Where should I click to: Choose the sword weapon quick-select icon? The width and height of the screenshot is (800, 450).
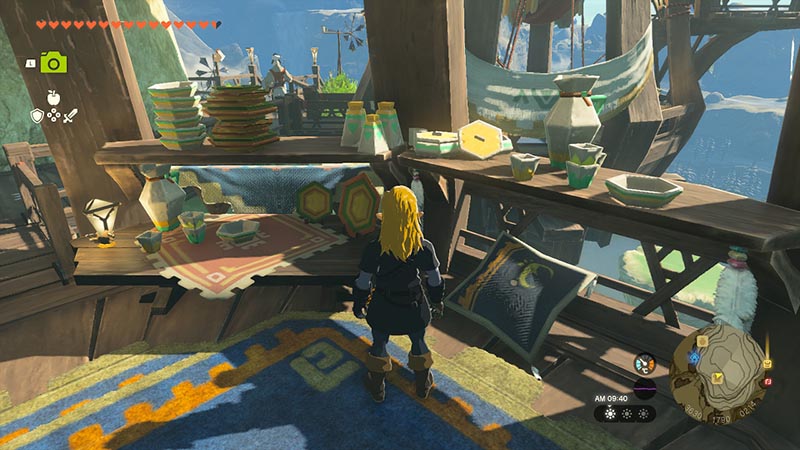coord(70,116)
